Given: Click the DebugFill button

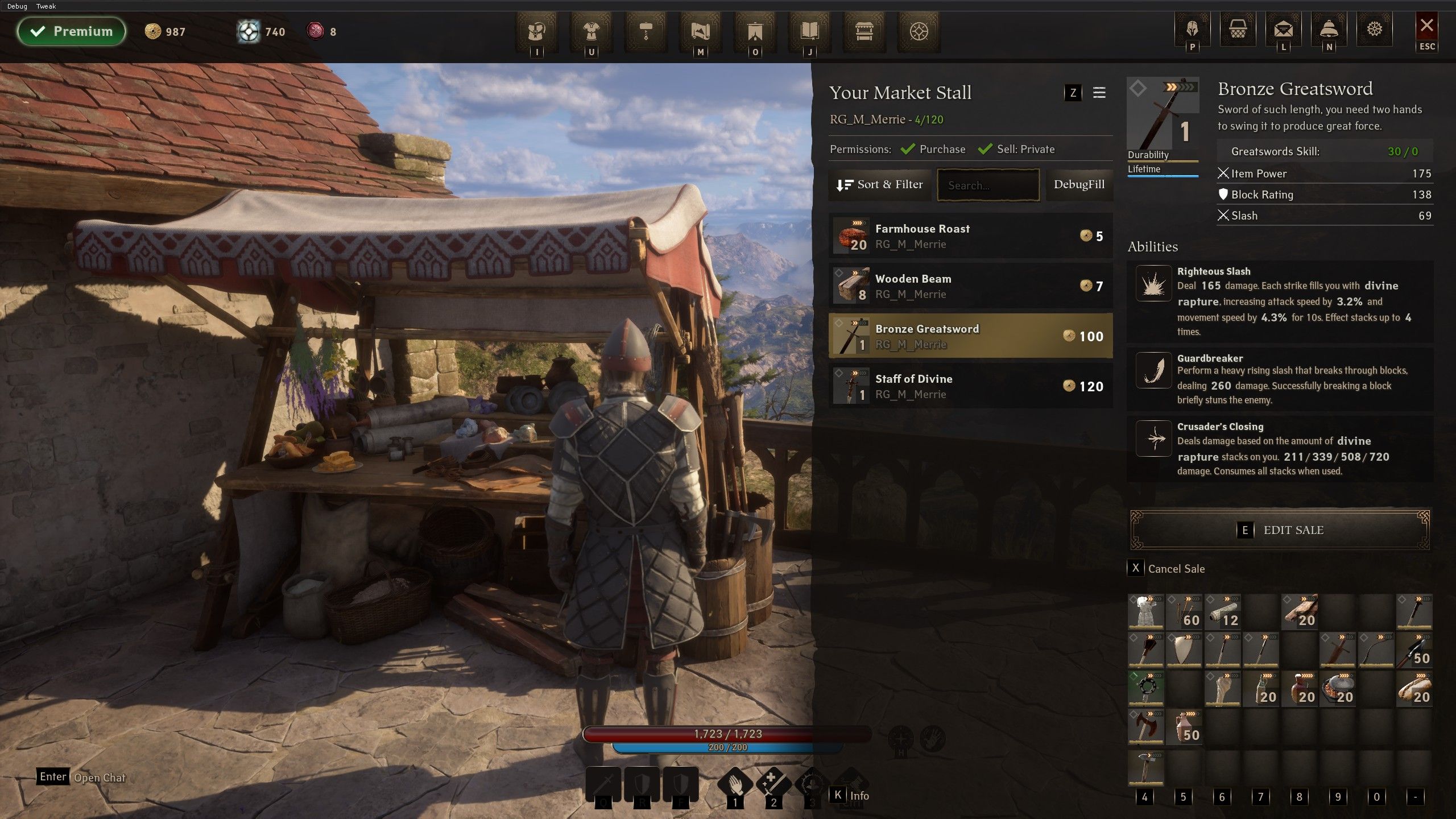Looking at the screenshot, I should (x=1079, y=185).
